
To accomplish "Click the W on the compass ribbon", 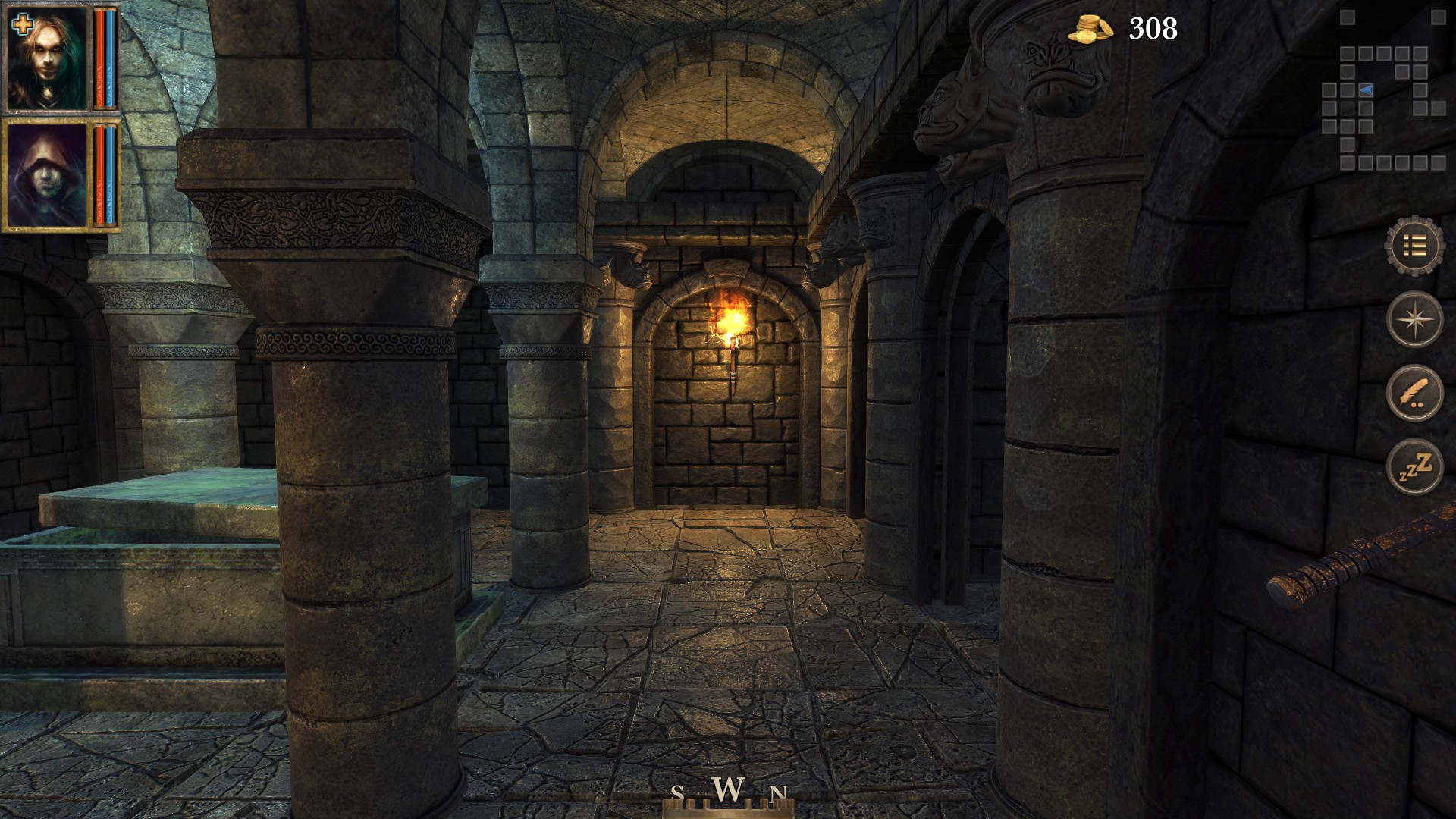I will (x=728, y=791).
